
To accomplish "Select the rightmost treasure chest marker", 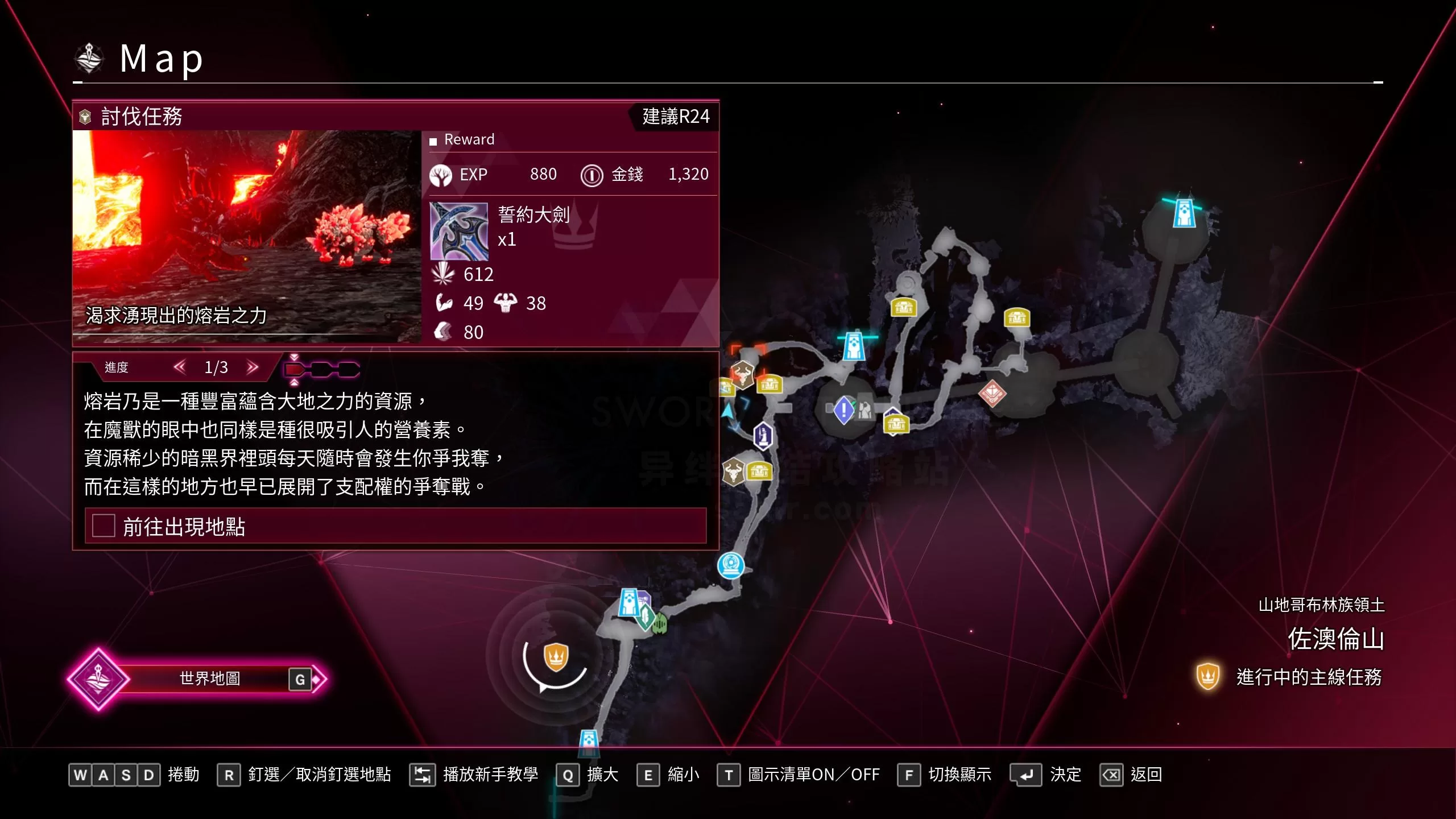I will click(x=1017, y=318).
